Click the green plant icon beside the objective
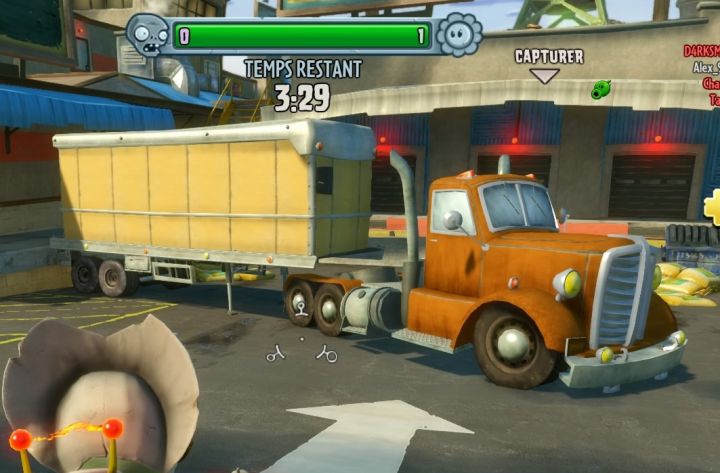This screenshot has width=720, height=473. coord(600,89)
